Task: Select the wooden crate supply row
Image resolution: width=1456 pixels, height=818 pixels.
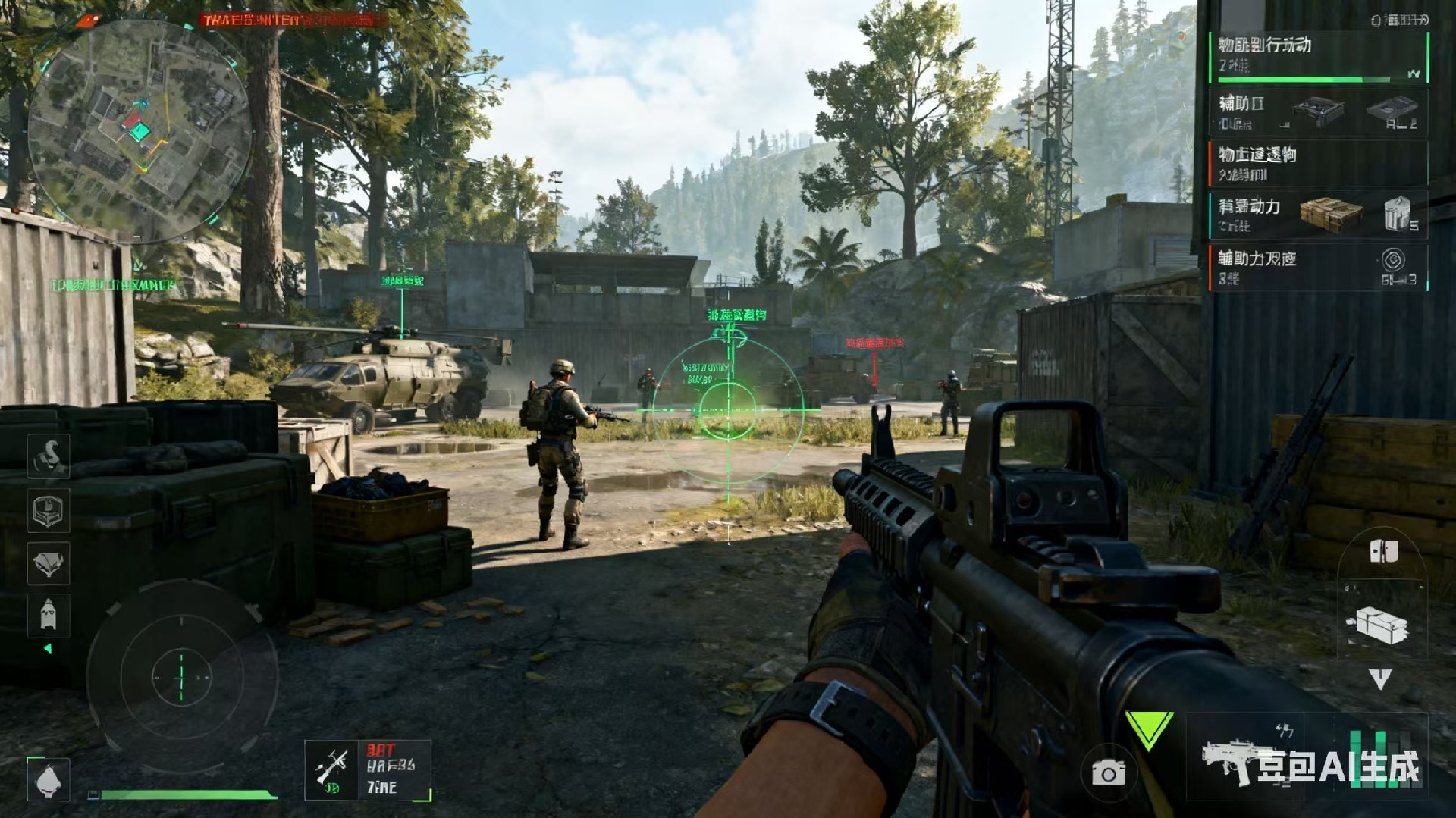Action: click(x=1318, y=215)
